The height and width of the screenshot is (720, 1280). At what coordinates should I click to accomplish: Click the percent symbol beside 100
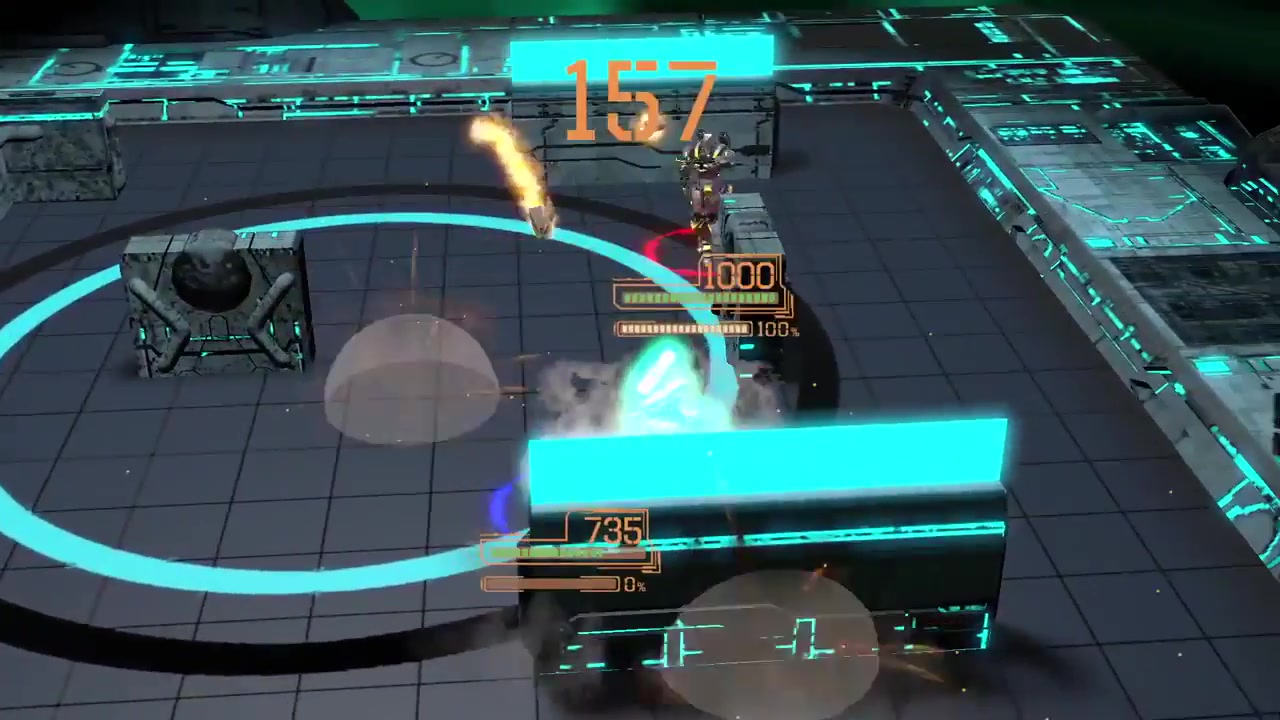coord(796,330)
